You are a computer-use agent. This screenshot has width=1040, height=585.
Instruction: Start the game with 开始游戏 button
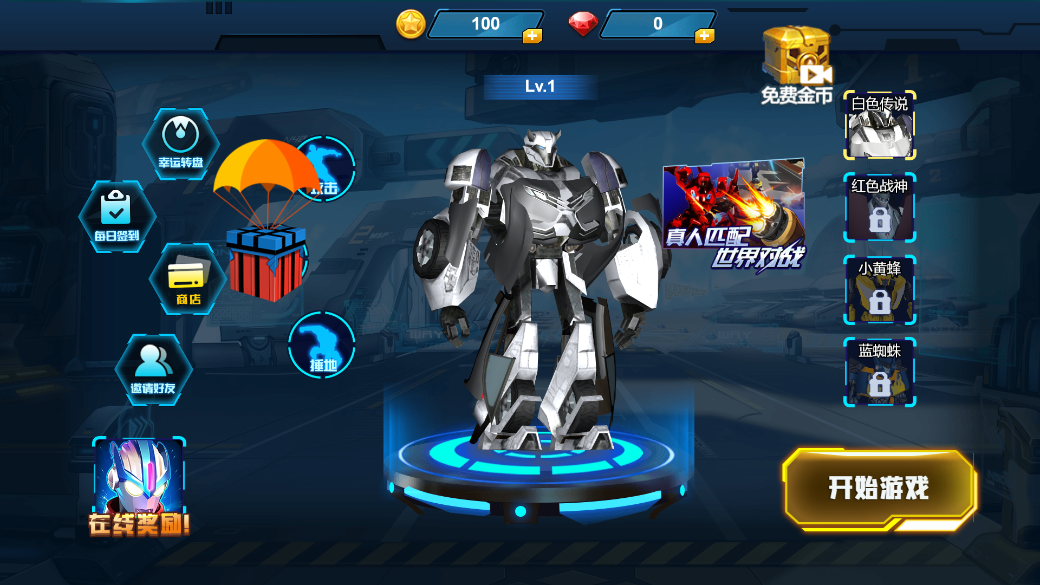coord(879,488)
